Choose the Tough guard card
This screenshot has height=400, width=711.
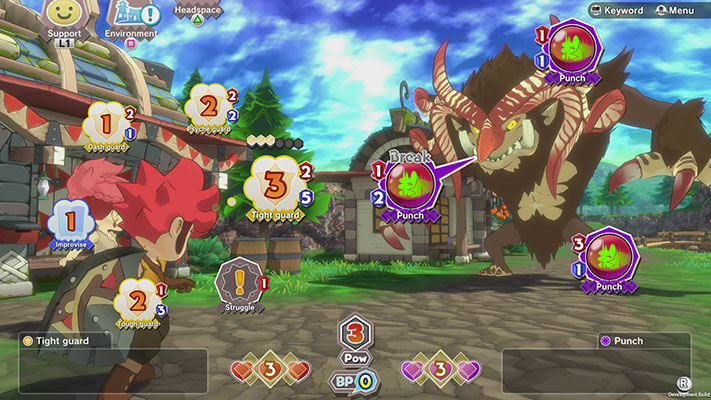(x=137, y=300)
